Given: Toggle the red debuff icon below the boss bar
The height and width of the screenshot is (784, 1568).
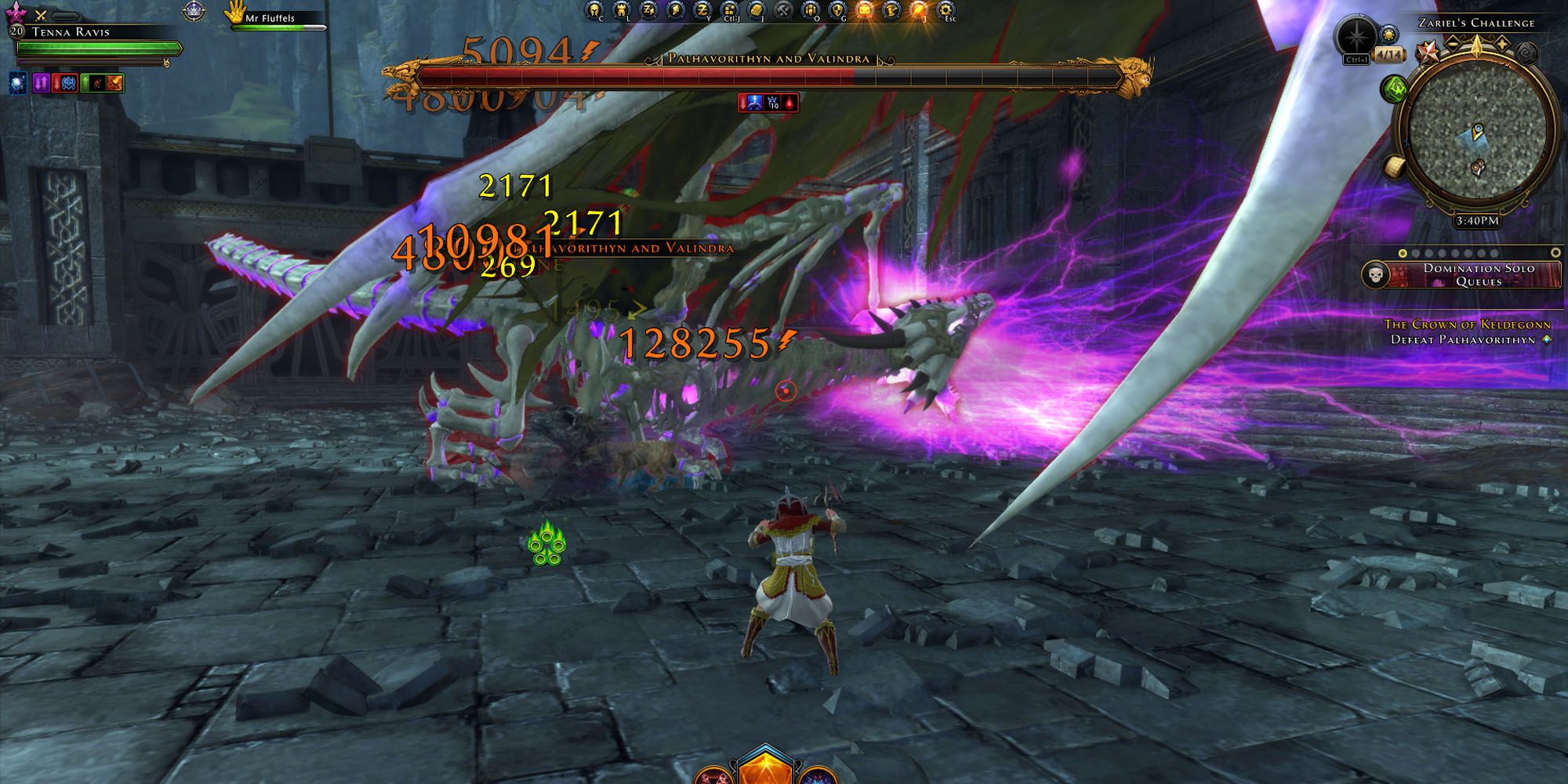Looking at the screenshot, I should click(789, 102).
